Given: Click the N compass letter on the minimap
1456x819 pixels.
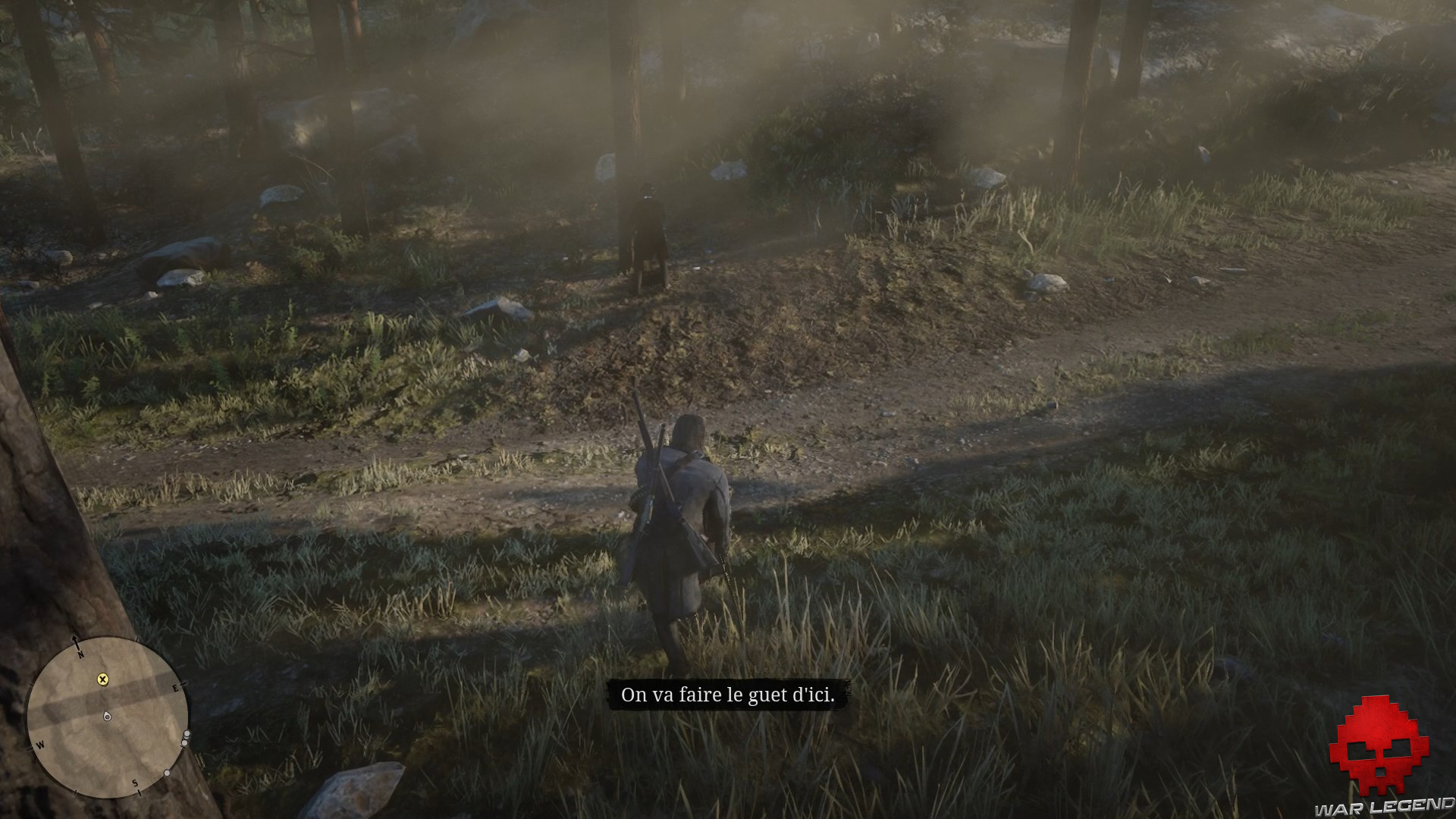Looking at the screenshot, I should pos(81,654).
